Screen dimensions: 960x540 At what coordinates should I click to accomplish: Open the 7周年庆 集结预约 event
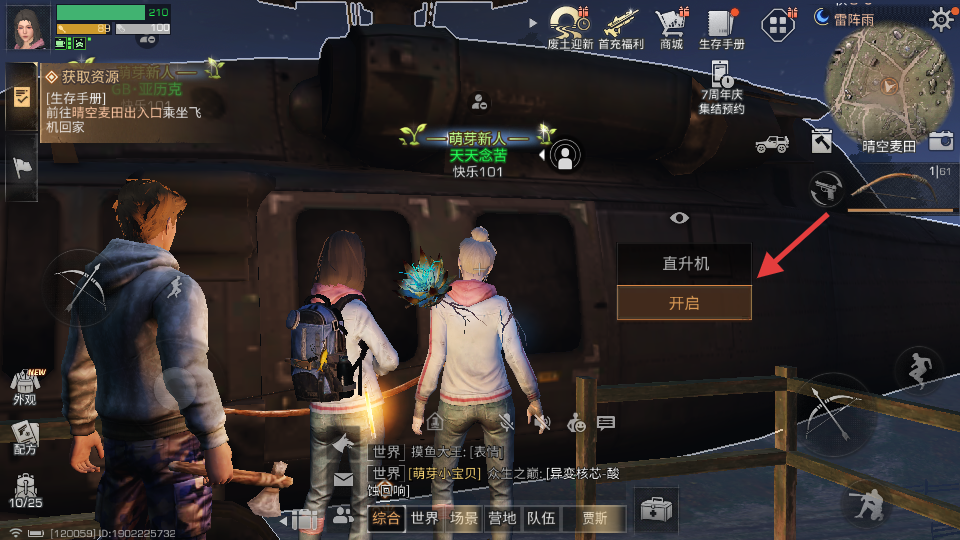[723, 86]
